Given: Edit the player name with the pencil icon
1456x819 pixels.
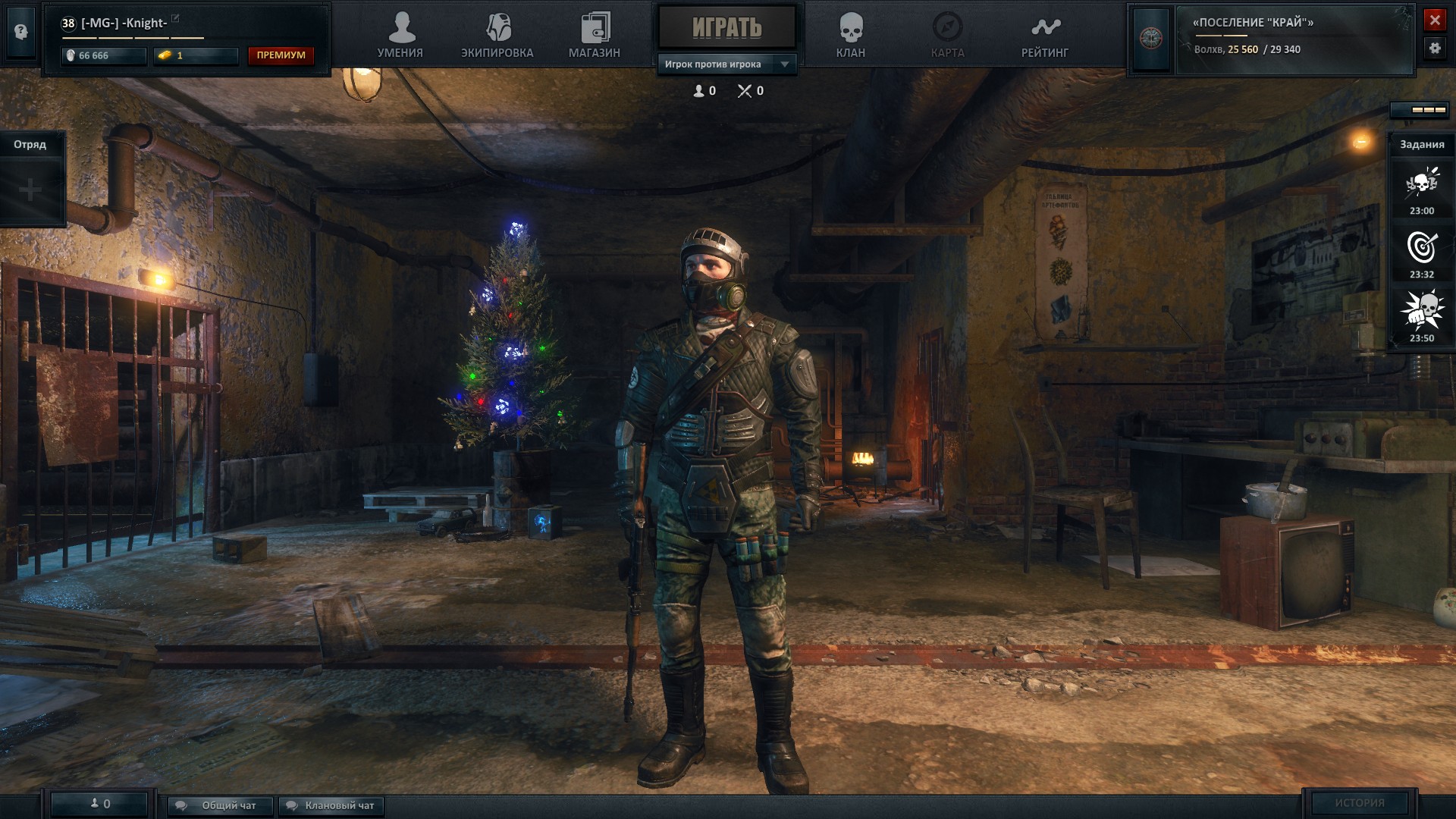Looking at the screenshot, I should [176, 18].
